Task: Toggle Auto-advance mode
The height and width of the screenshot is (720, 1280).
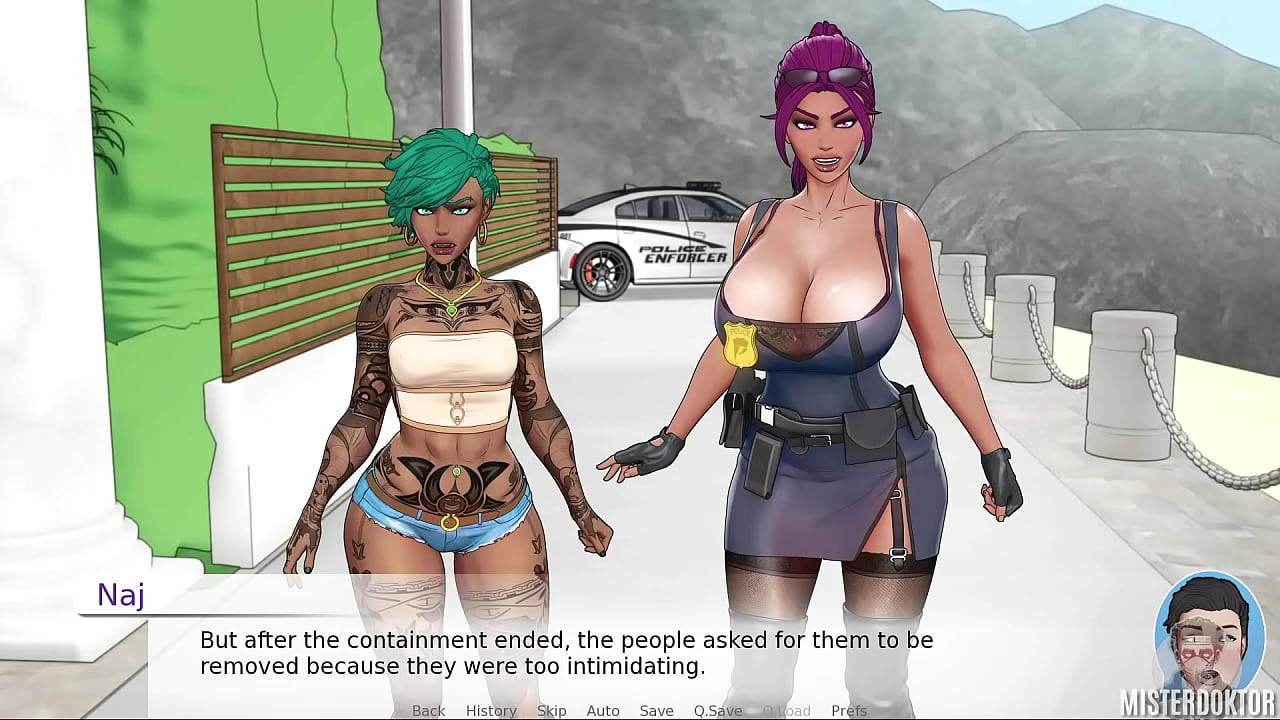Action: 603,710
